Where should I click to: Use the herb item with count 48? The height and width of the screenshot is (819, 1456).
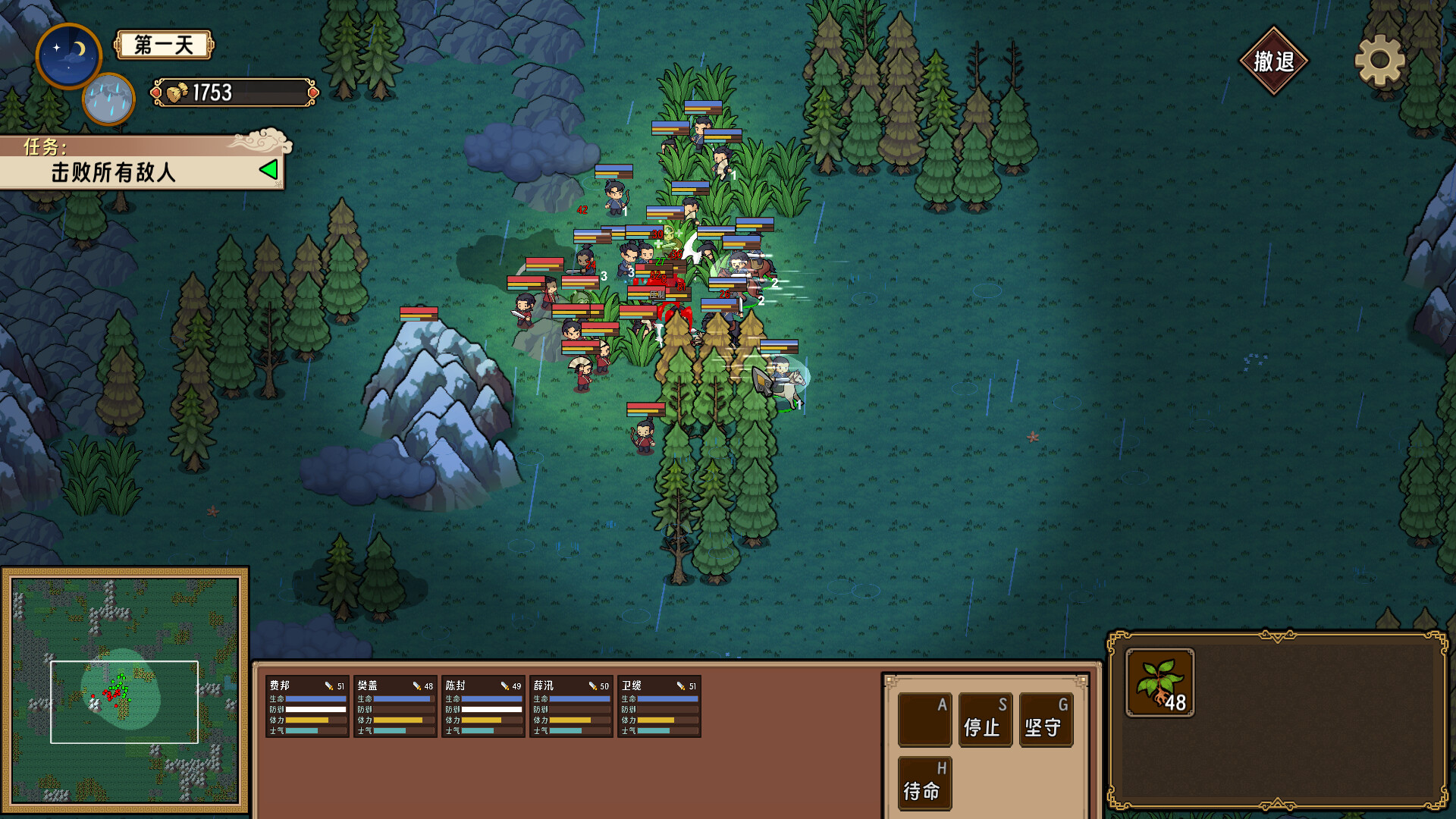pyautogui.click(x=1159, y=682)
